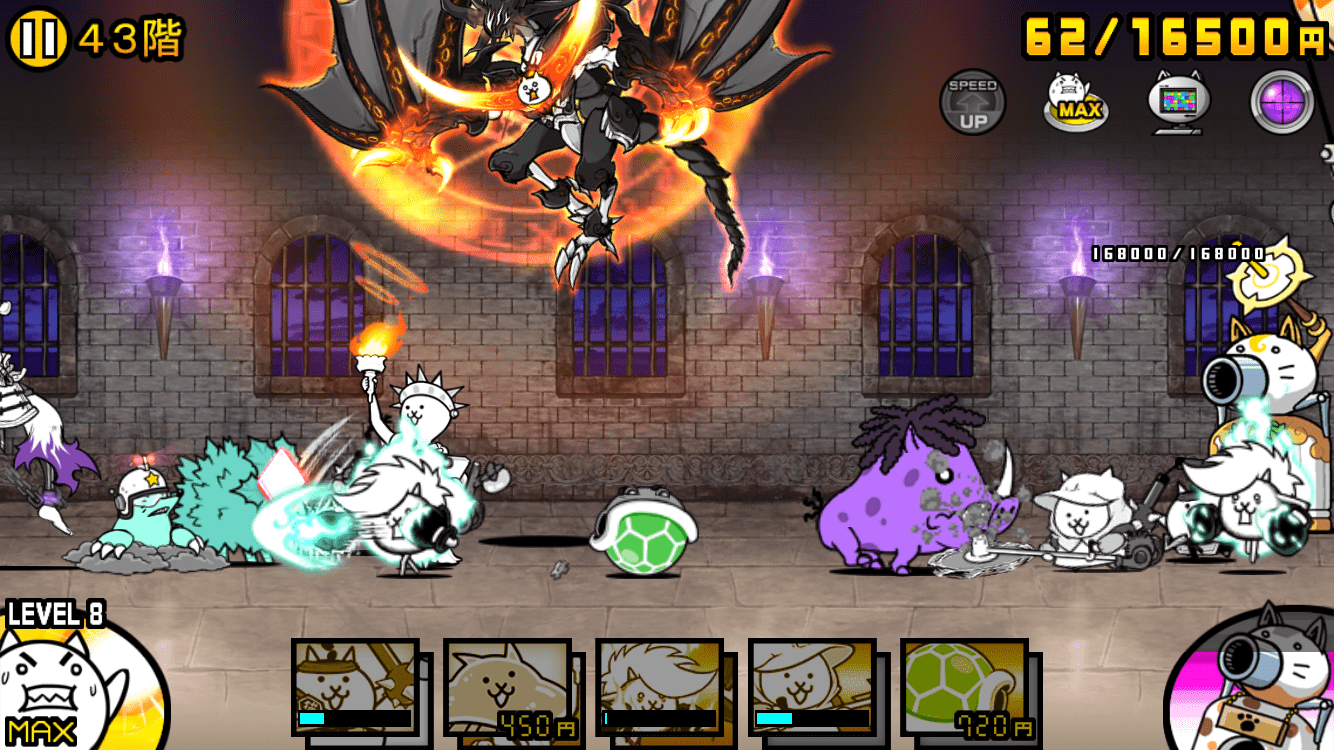Image resolution: width=1334 pixels, height=750 pixels.
Task: Toggle the Speed Up button
Action: click(x=973, y=102)
